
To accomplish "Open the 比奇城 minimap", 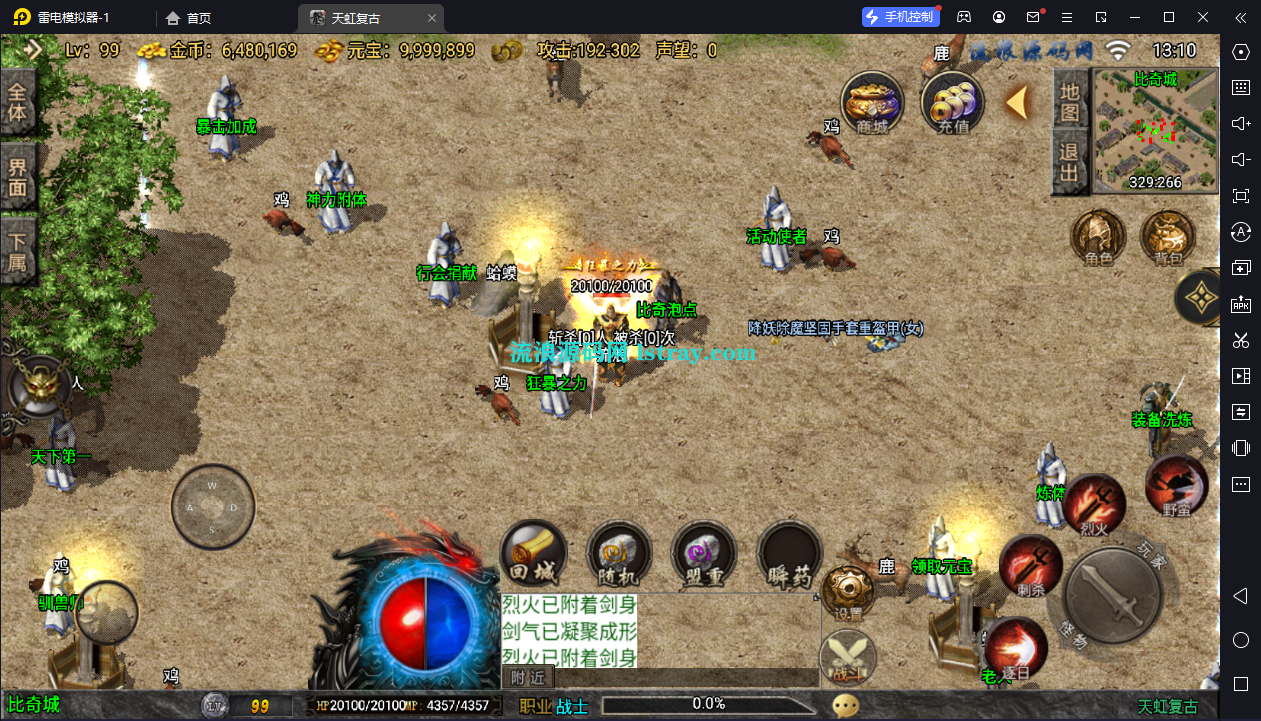I will (1155, 131).
